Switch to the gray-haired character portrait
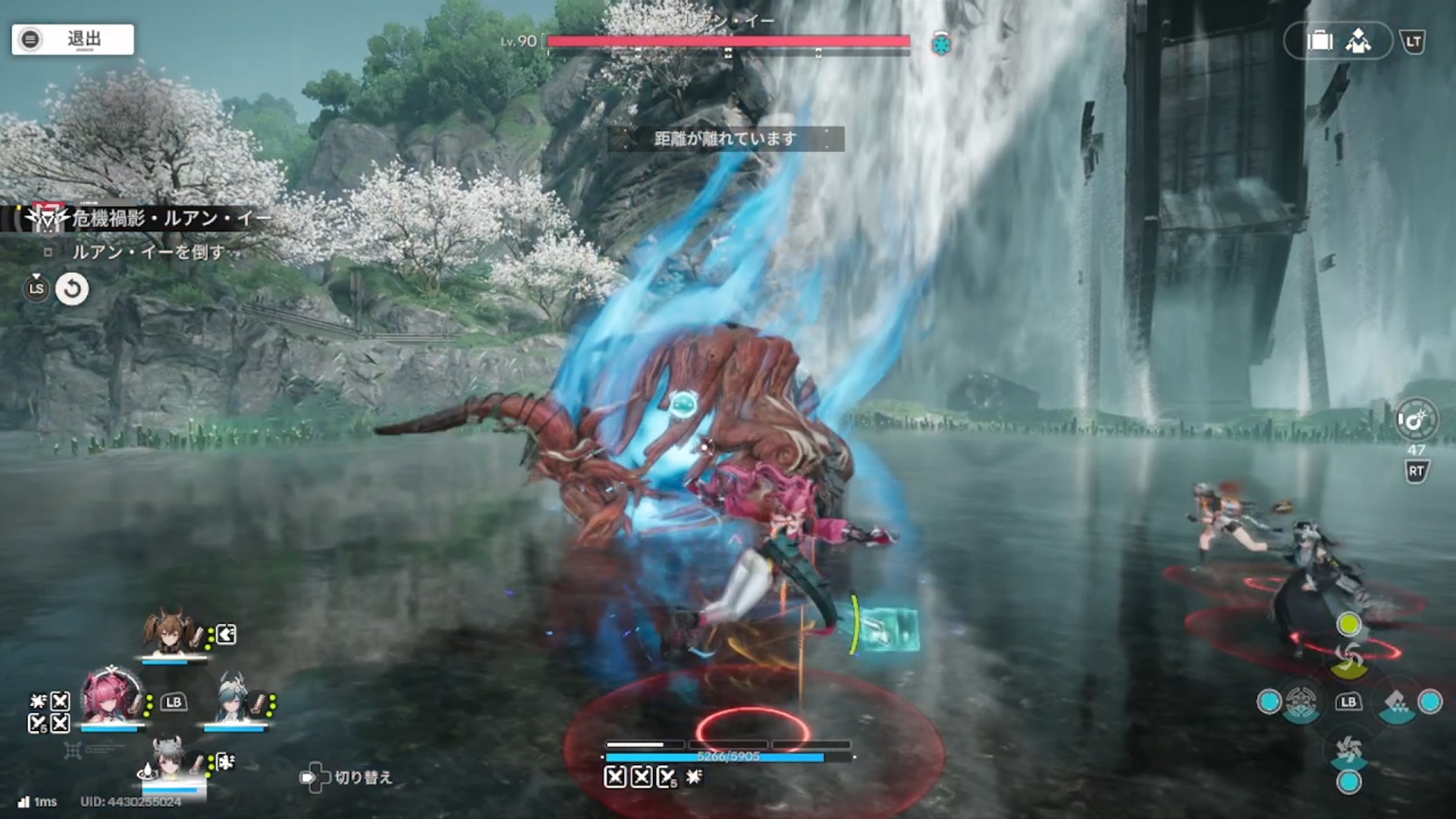 click(168, 760)
